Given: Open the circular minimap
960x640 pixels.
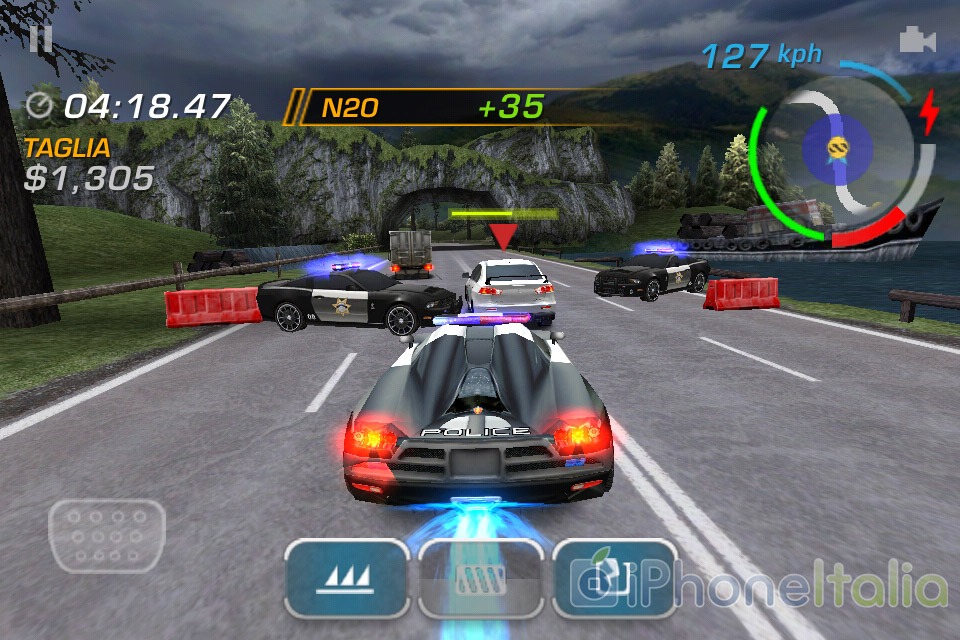Looking at the screenshot, I should pyautogui.click(x=840, y=152).
